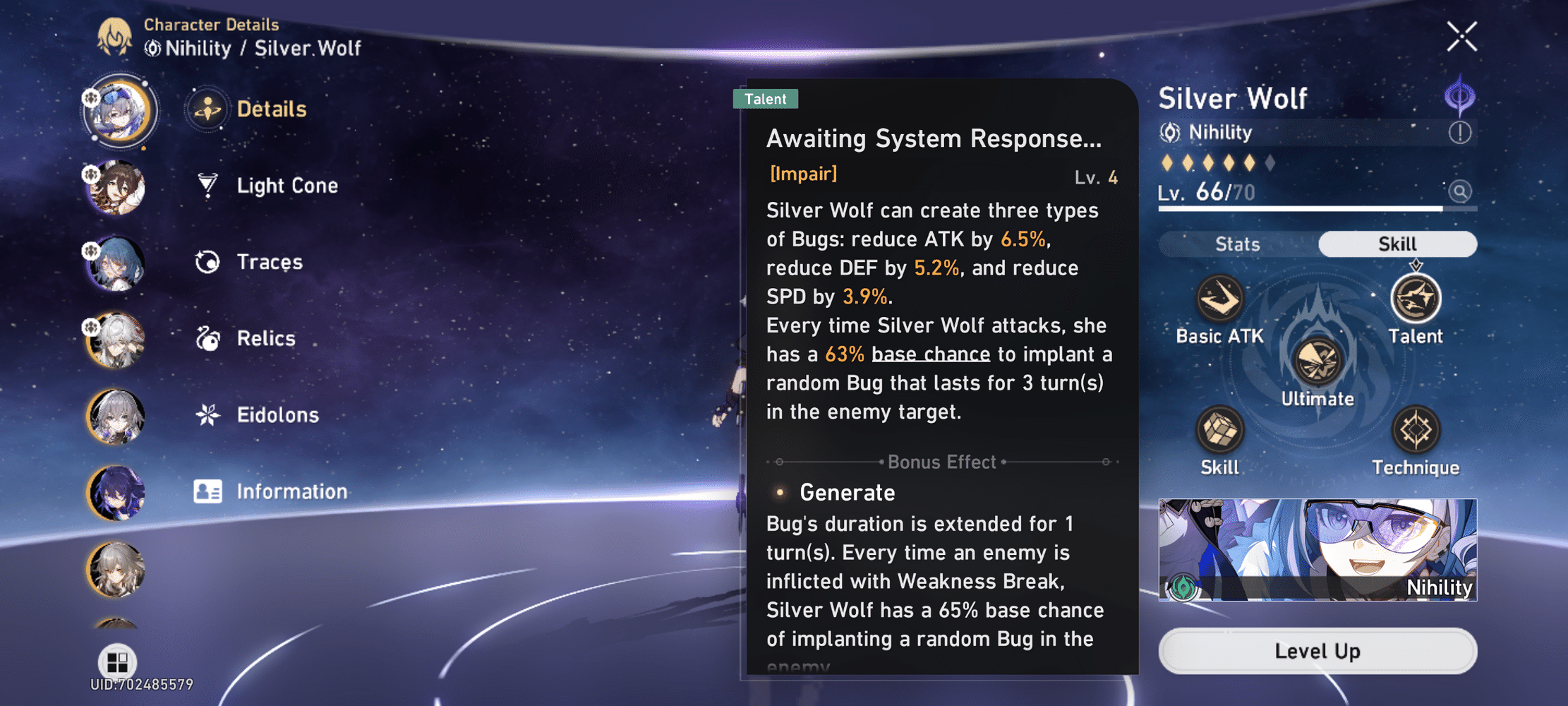Image resolution: width=1568 pixels, height=706 pixels.
Task: View the Eidolons section
Action: click(x=277, y=415)
